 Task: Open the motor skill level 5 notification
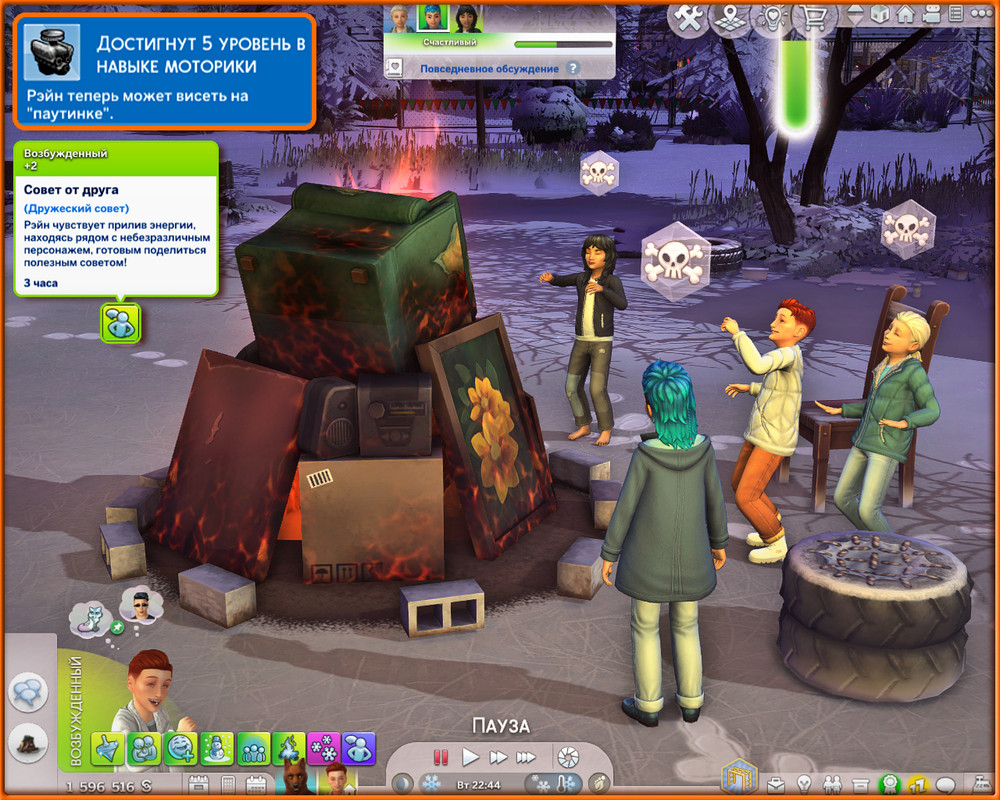point(165,69)
